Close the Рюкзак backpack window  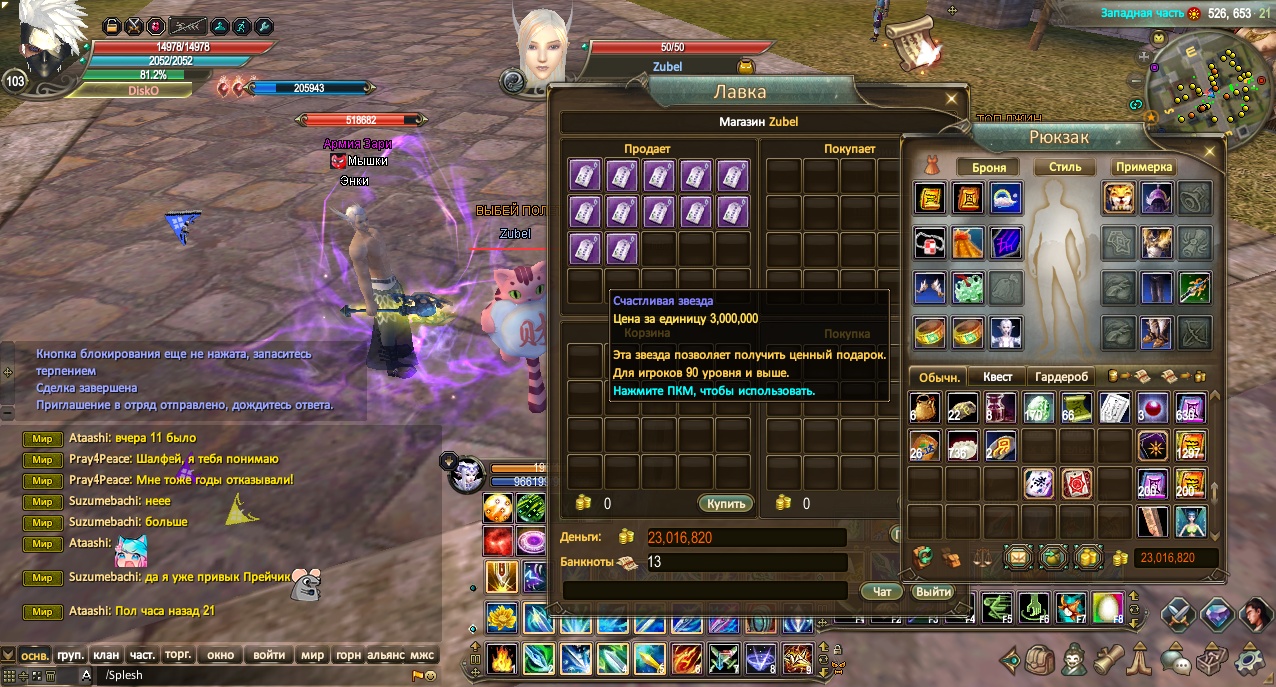tap(1211, 152)
